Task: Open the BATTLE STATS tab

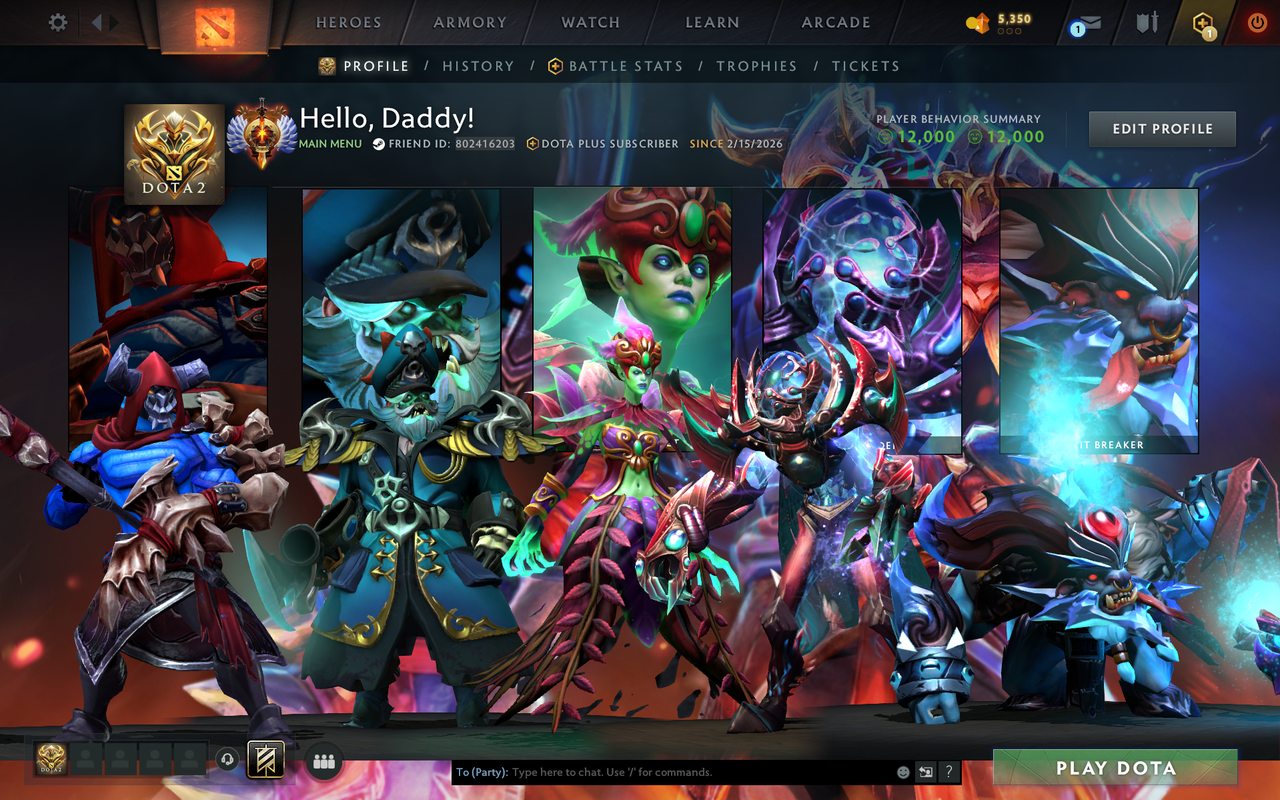Action: coord(625,66)
